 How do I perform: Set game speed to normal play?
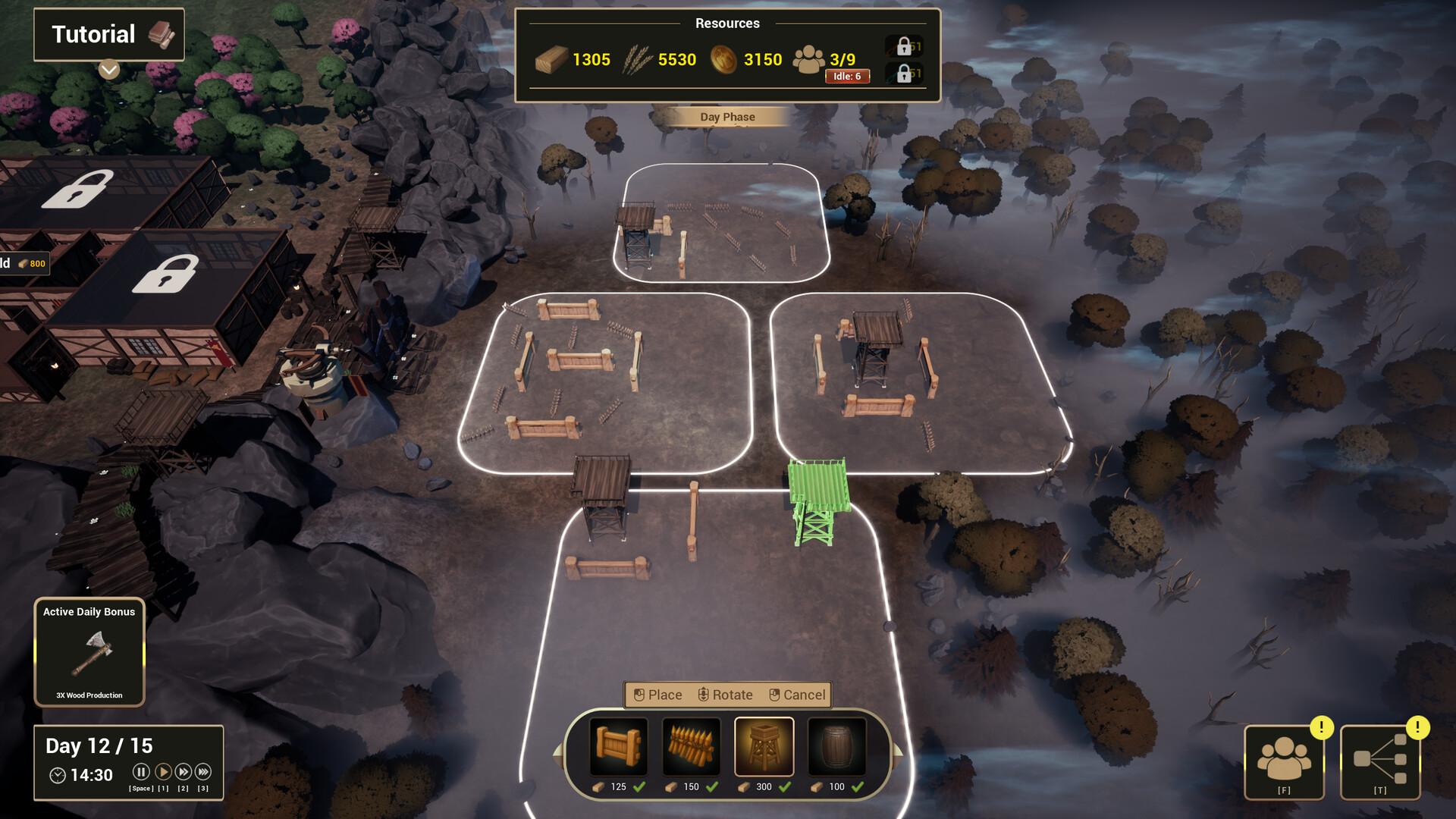coord(163,772)
